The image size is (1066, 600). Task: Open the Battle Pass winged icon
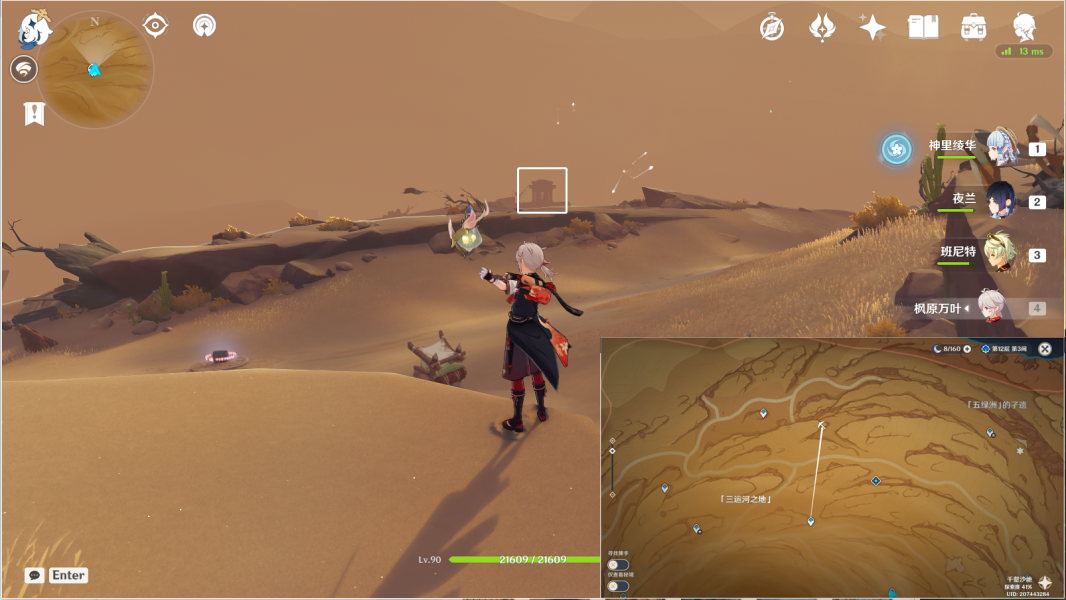pos(822,28)
